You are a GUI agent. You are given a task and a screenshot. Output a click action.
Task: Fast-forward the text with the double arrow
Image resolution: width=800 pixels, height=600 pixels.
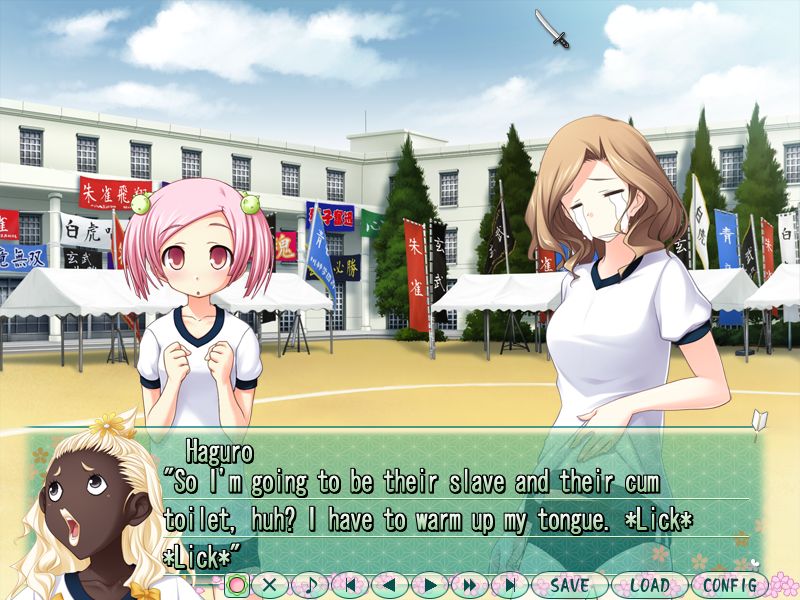[x=469, y=585]
